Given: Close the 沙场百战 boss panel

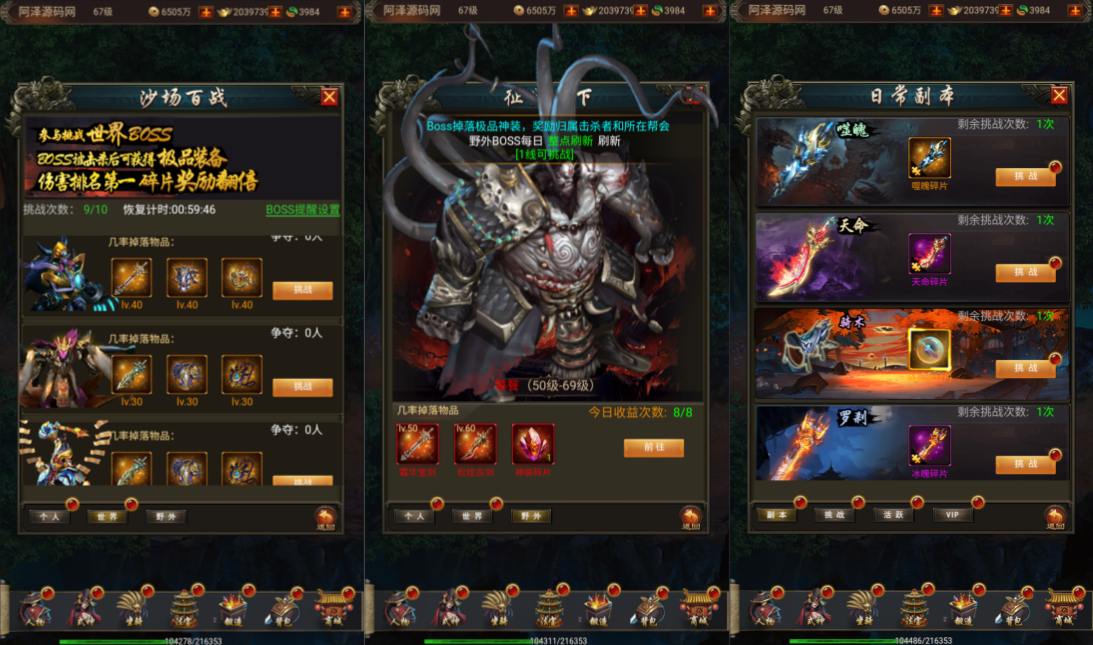Looking at the screenshot, I should coord(329,97).
